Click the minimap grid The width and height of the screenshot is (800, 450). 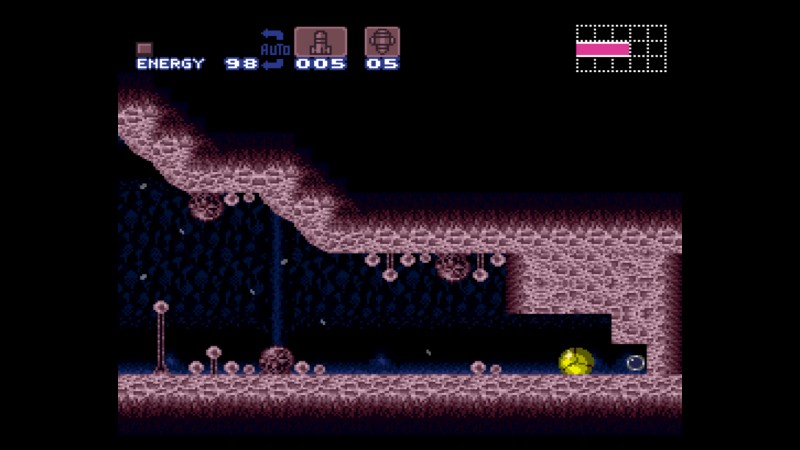coord(621,49)
